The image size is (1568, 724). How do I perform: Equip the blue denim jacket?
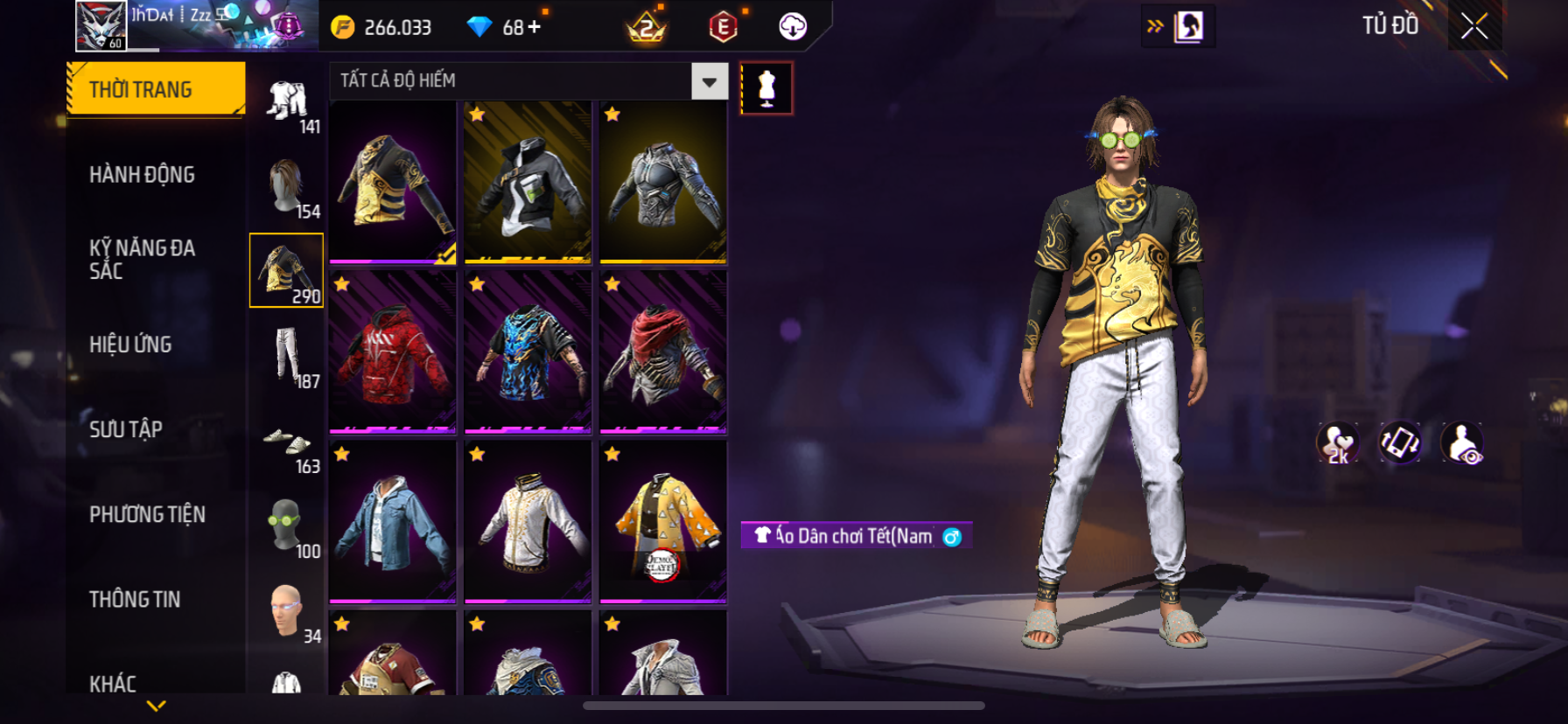coord(393,522)
